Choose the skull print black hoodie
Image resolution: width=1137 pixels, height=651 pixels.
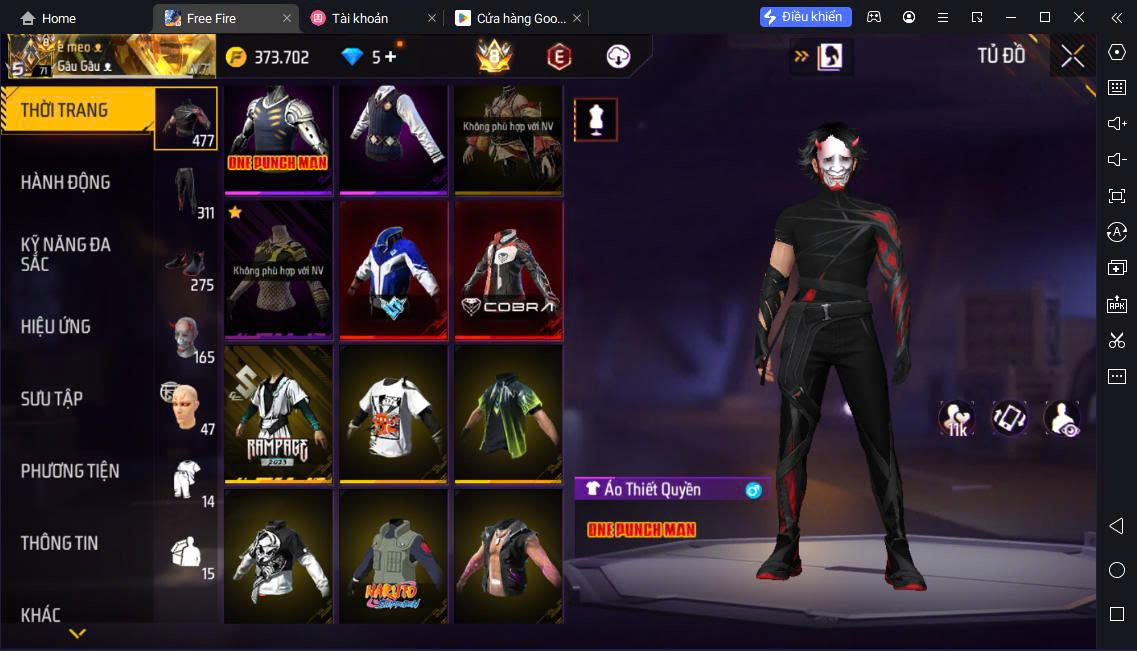click(278, 556)
